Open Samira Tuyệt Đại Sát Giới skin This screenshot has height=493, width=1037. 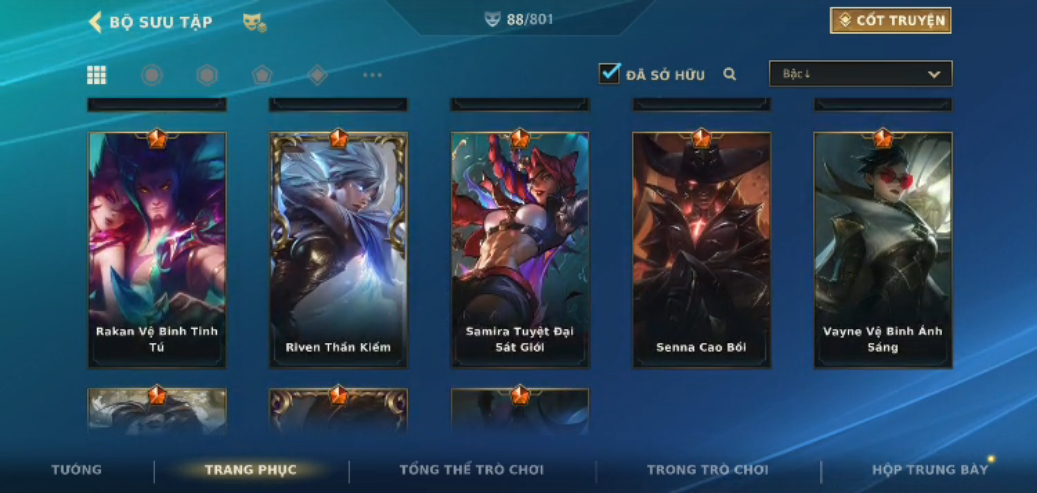coord(520,250)
